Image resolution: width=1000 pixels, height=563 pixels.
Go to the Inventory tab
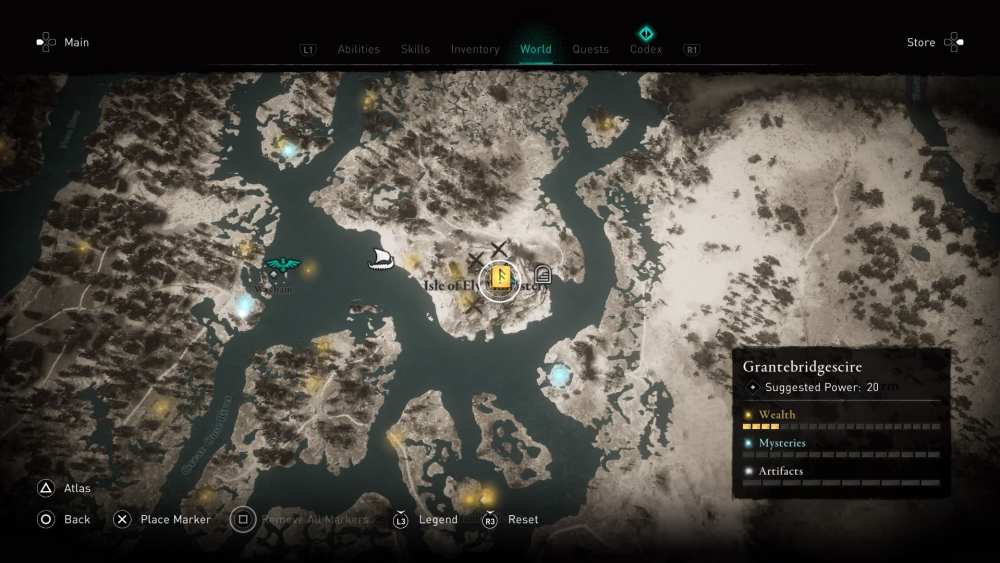point(475,49)
